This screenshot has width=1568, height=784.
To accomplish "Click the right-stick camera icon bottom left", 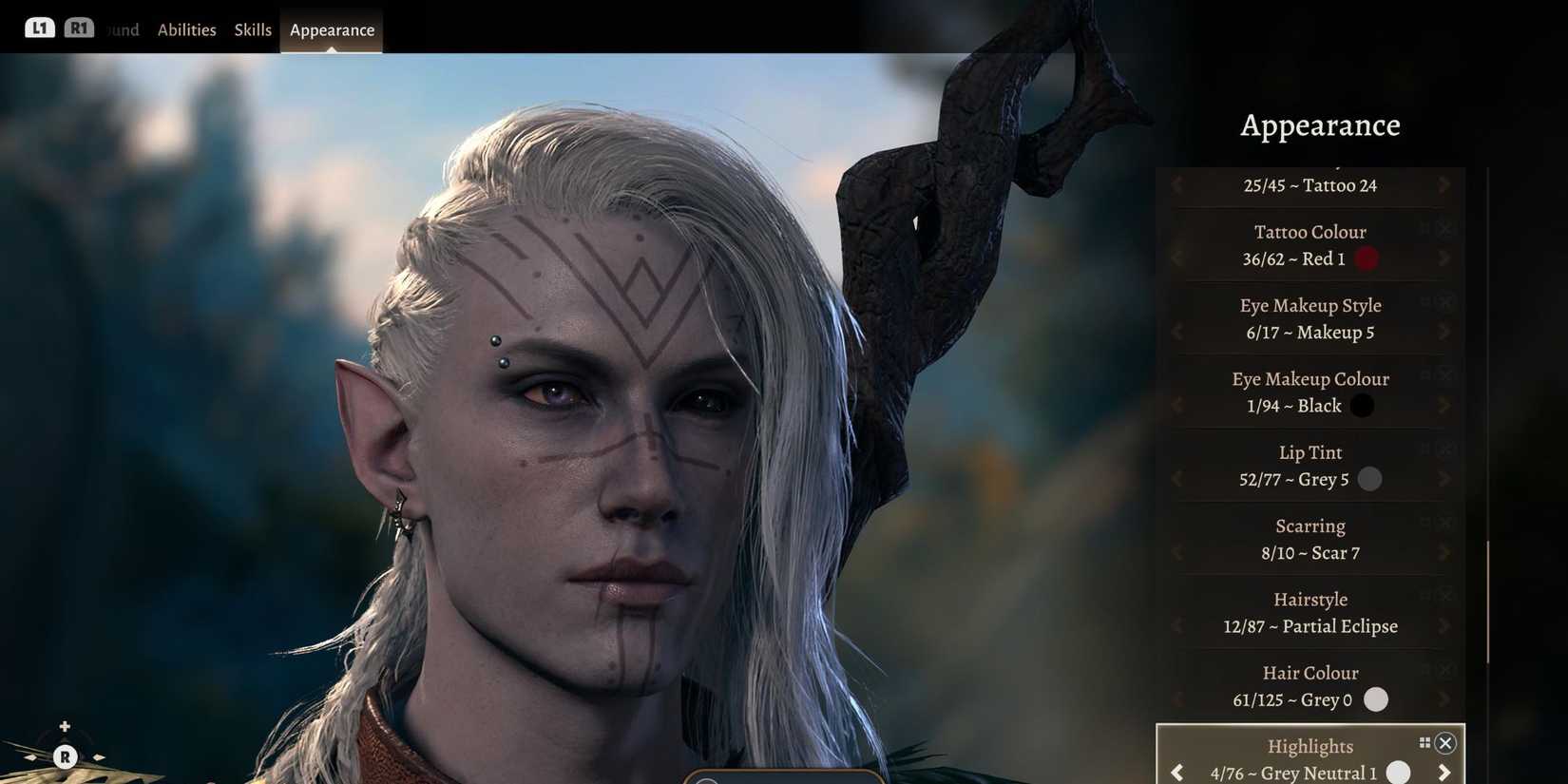I will coord(65,757).
